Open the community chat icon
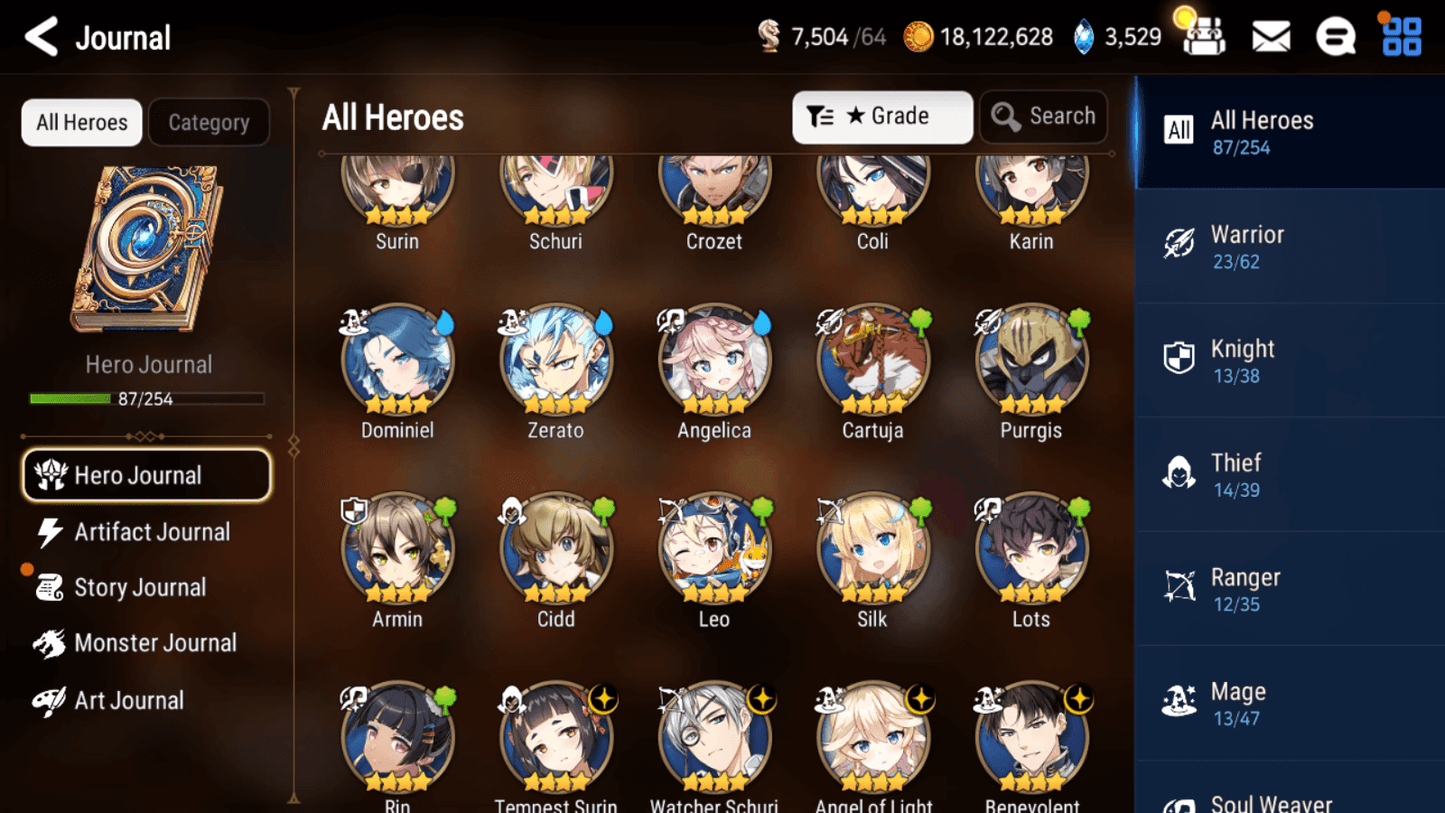 (1336, 35)
